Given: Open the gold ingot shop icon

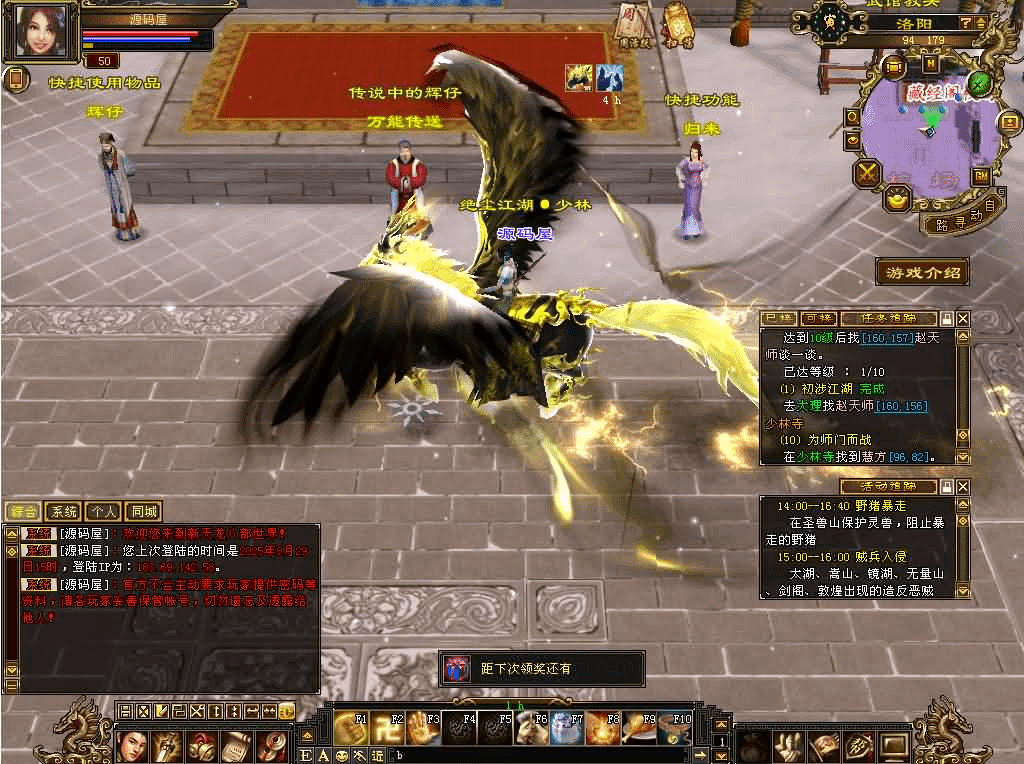Looking at the screenshot, I should click(x=896, y=198).
